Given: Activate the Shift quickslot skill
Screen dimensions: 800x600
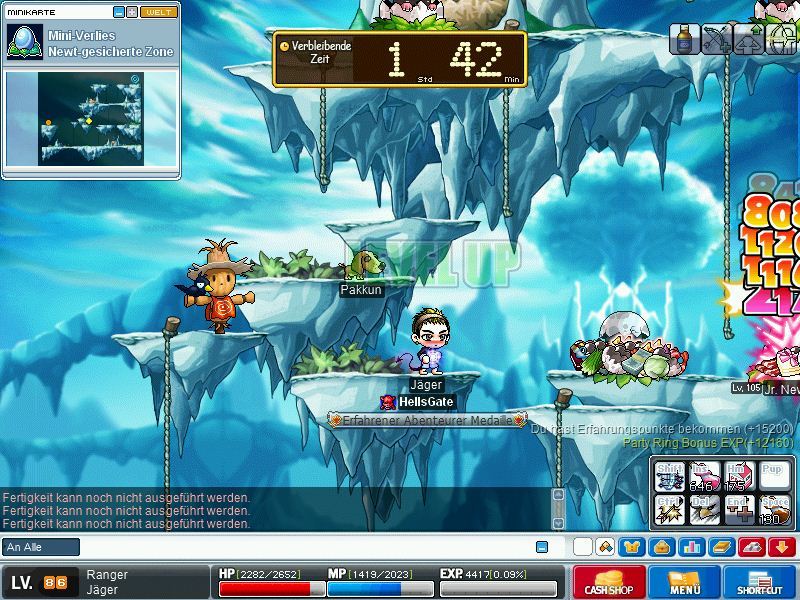Looking at the screenshot, I should pyautogui.click(x=670, y=477).
